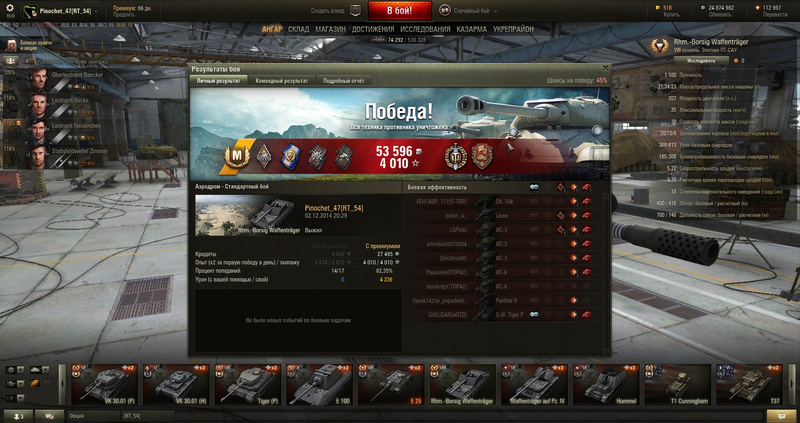Open the "ДОСТИЖЕНИЯ" achievements section
Screen dimensions: 800x423
[x=373, y=30]
